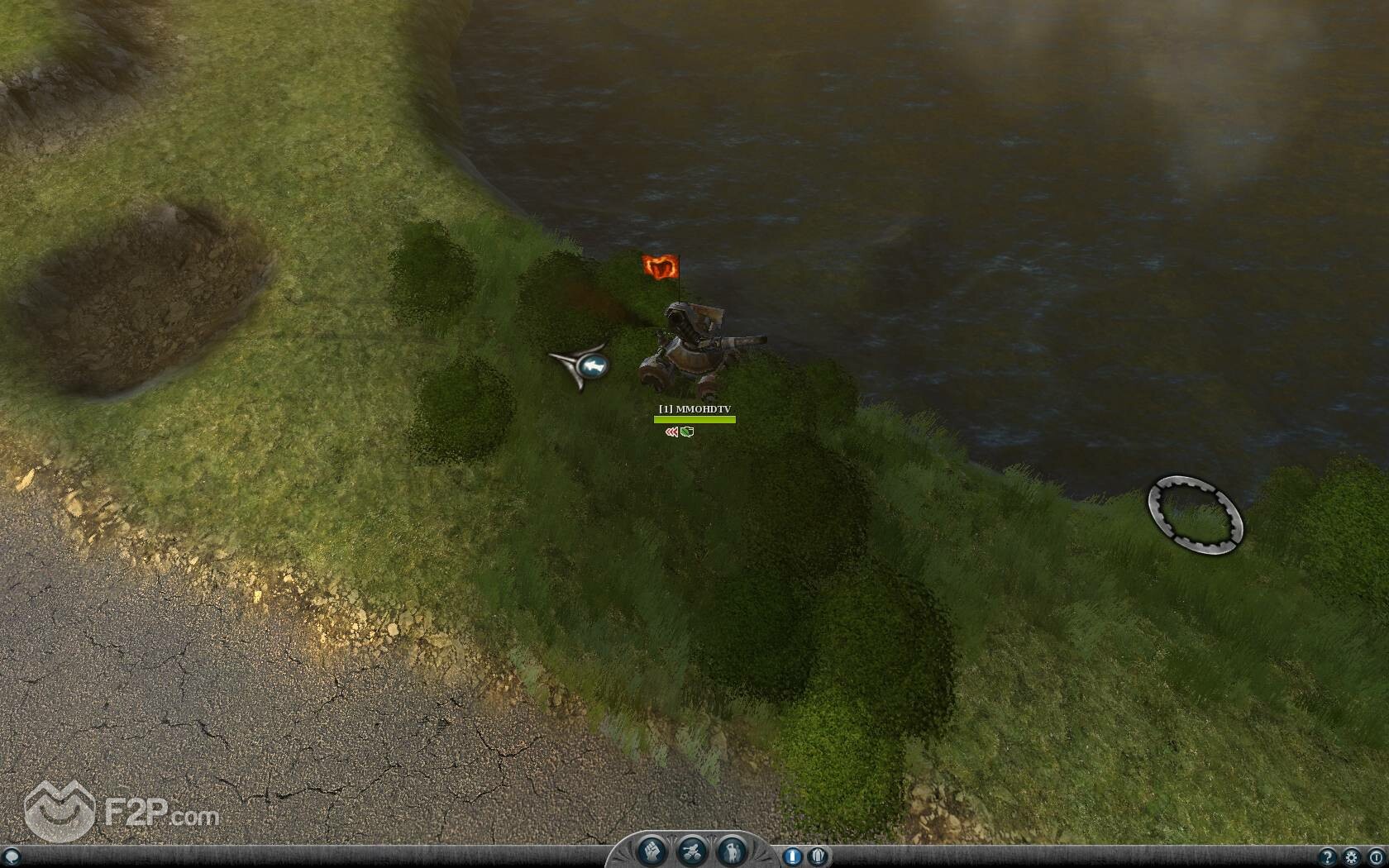This screenshot has width=1389, height=868.
Task: Toggle the highlighted blue bottle icon
Action: 792,856
